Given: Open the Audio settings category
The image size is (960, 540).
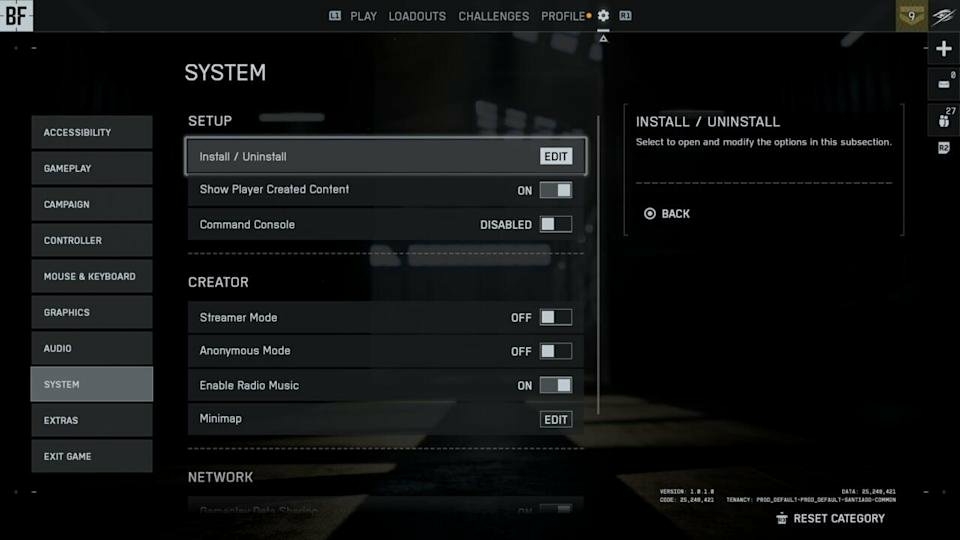Looking at the screenshot, I should pyautogui.click(x=91, y=348).
